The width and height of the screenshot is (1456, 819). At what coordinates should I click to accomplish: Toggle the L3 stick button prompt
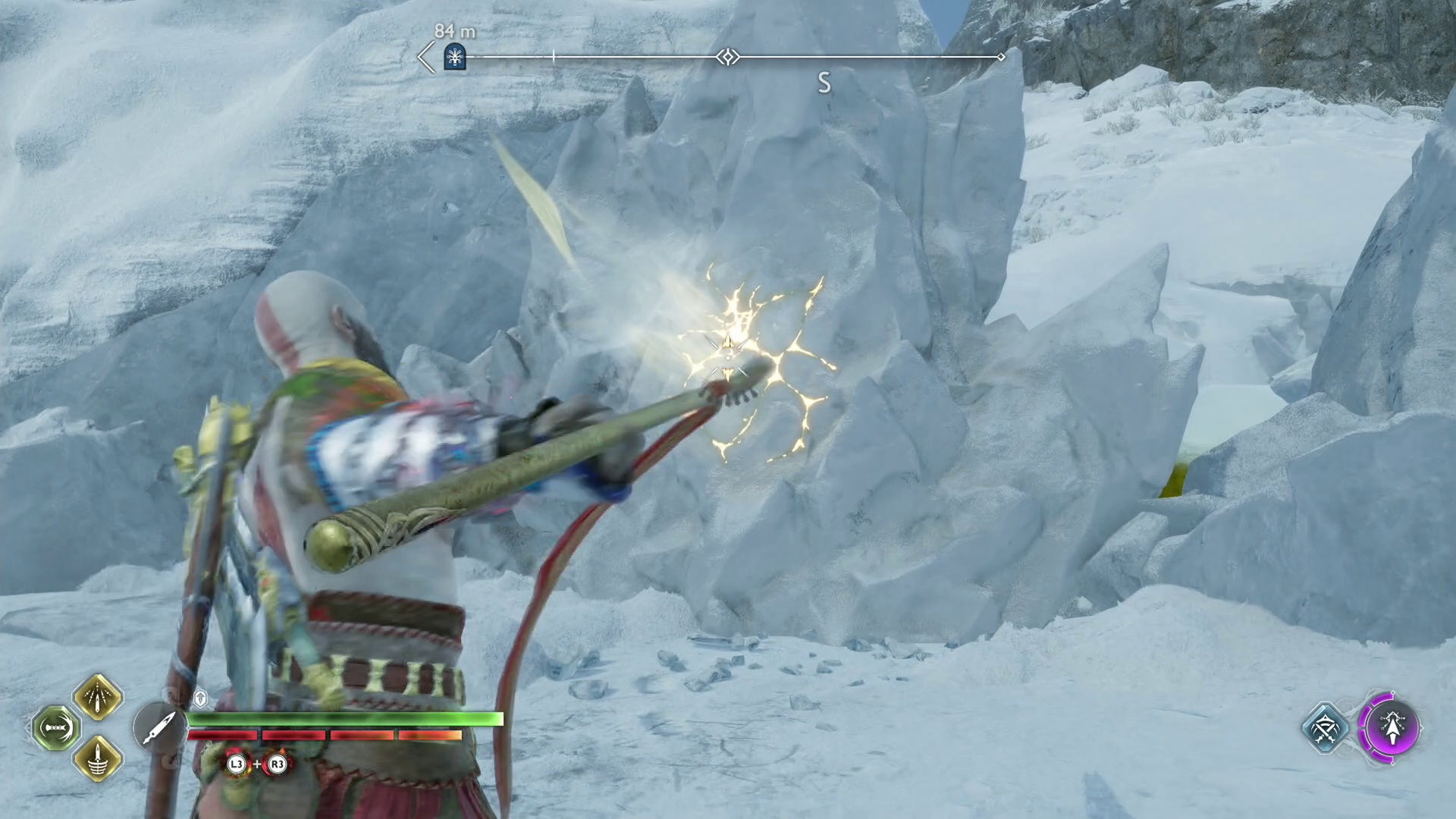point(236,764)
